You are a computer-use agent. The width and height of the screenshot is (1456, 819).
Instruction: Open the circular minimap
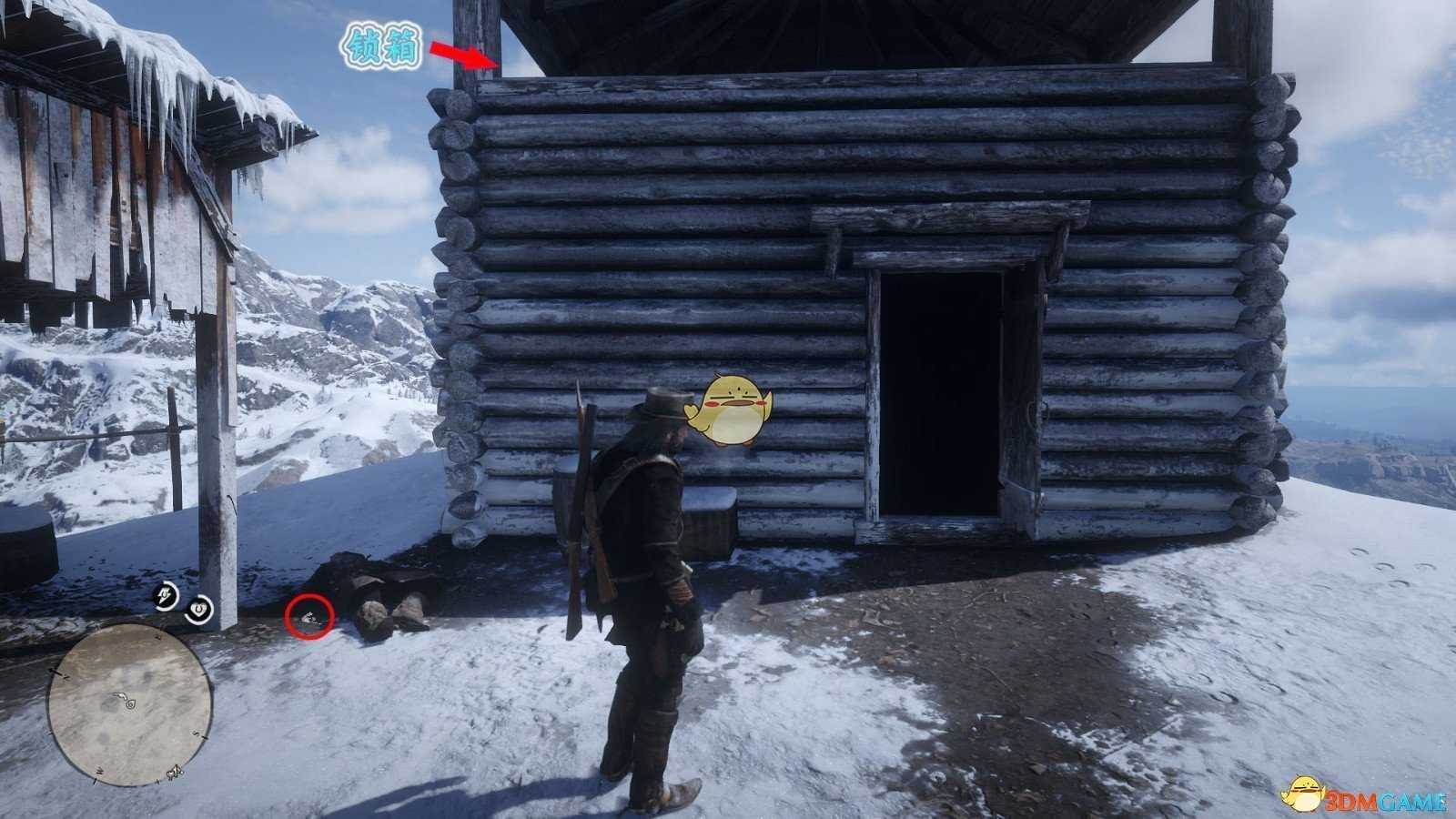point(130,699)
